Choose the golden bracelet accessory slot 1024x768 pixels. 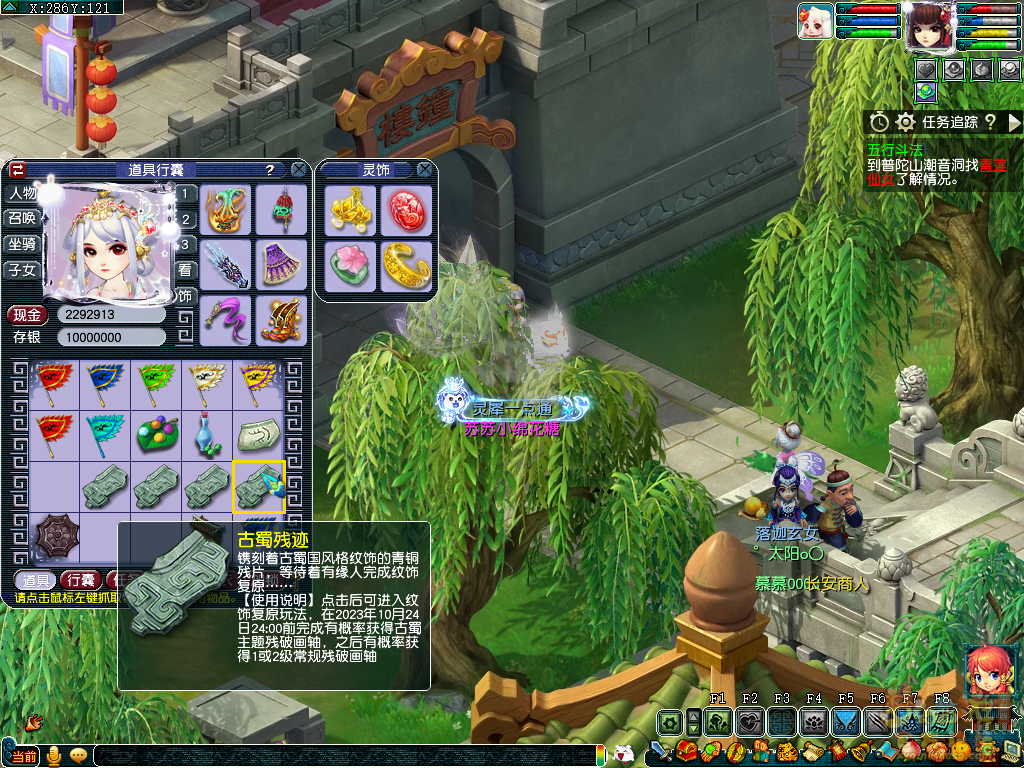point(405,266)
